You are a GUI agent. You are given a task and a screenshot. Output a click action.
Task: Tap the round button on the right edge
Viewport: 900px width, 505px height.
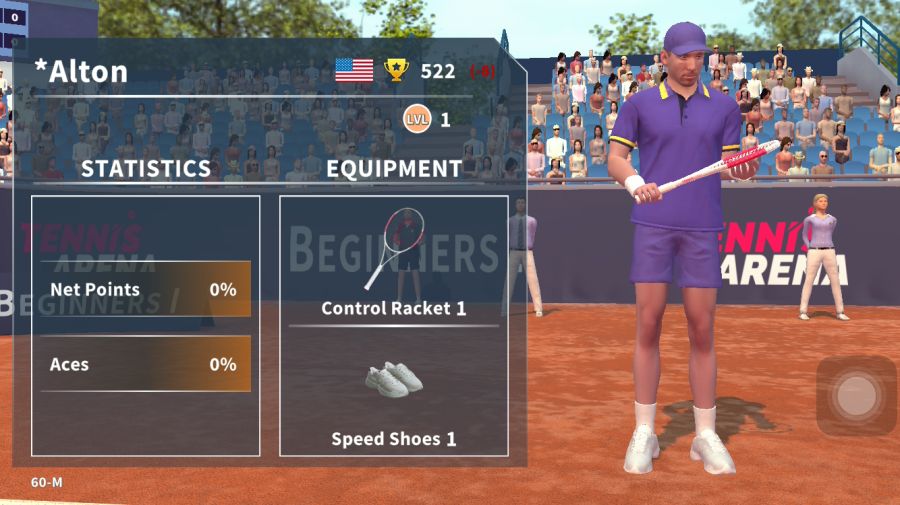click(855, 396)
